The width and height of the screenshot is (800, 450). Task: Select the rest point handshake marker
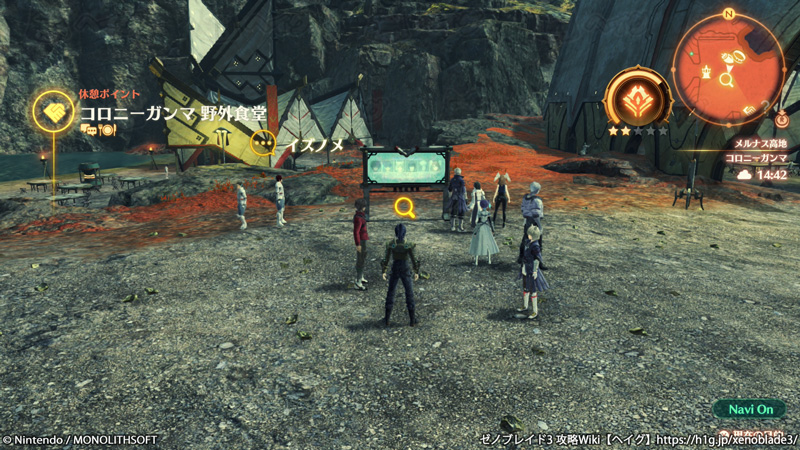click(53, 109)
